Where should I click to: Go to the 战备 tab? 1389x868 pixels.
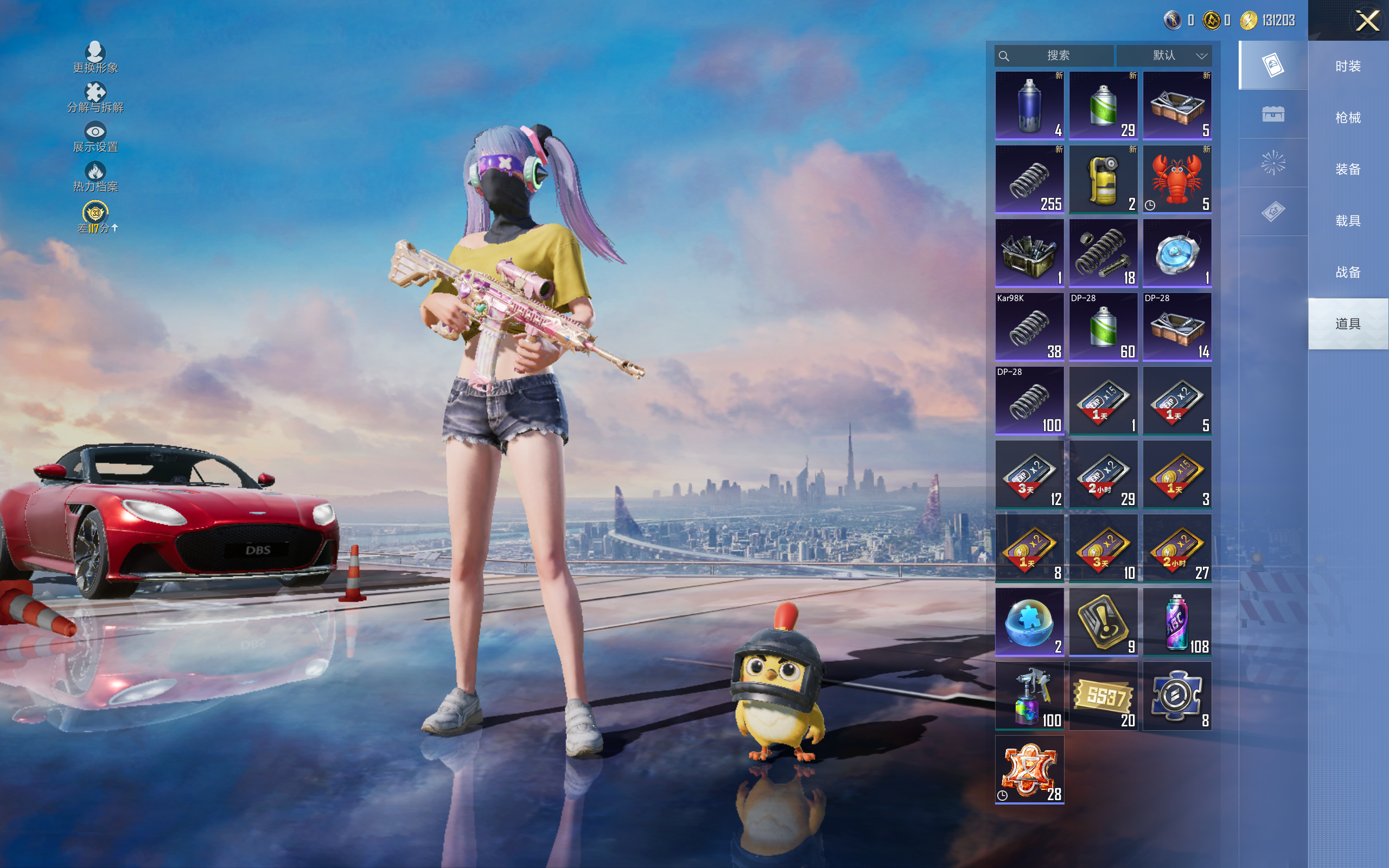point(1348,272)
